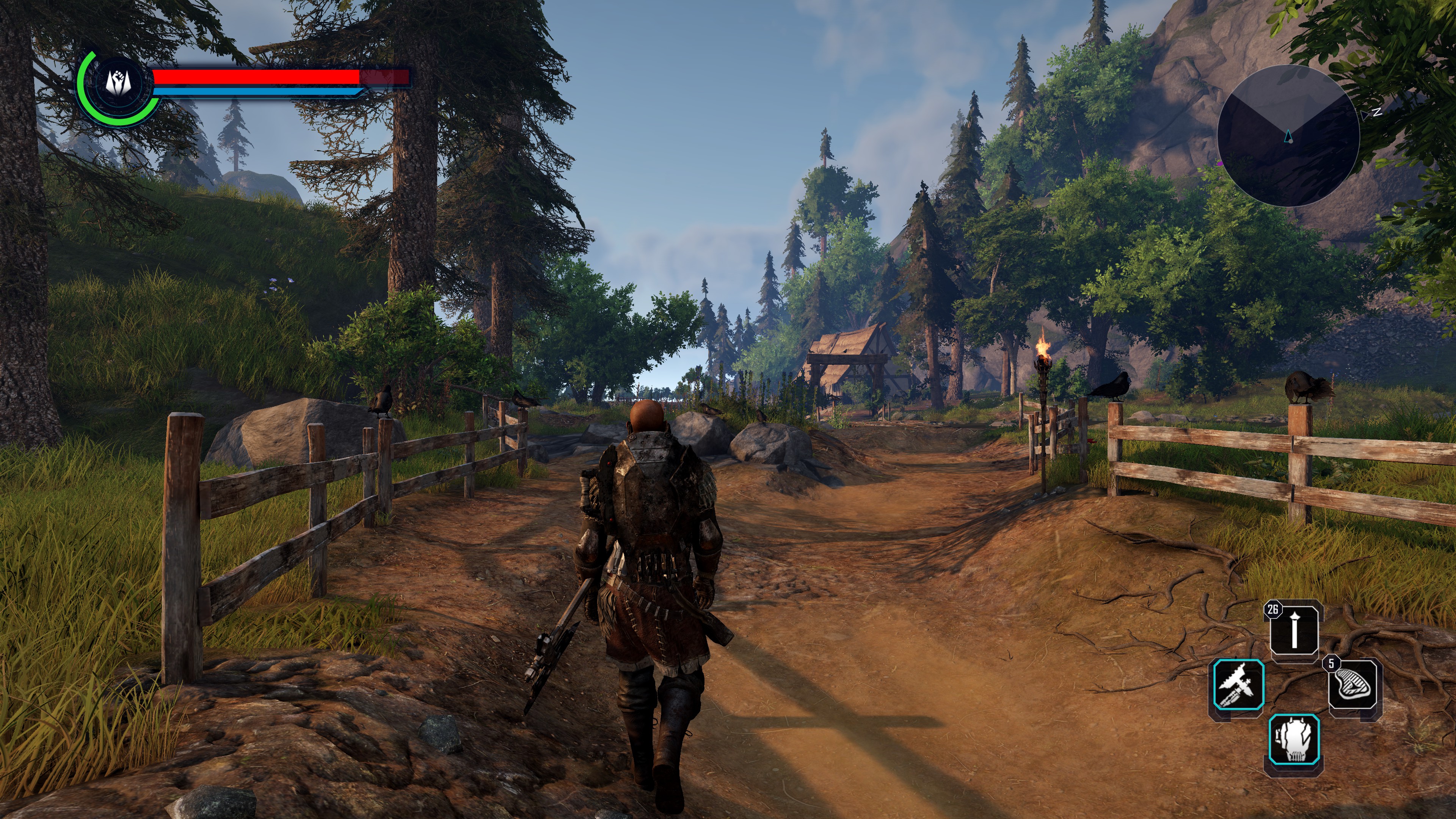Select the chainsaw weapon quick slot
Screen dimensions: 1456x819
(x=1238, y=684)
